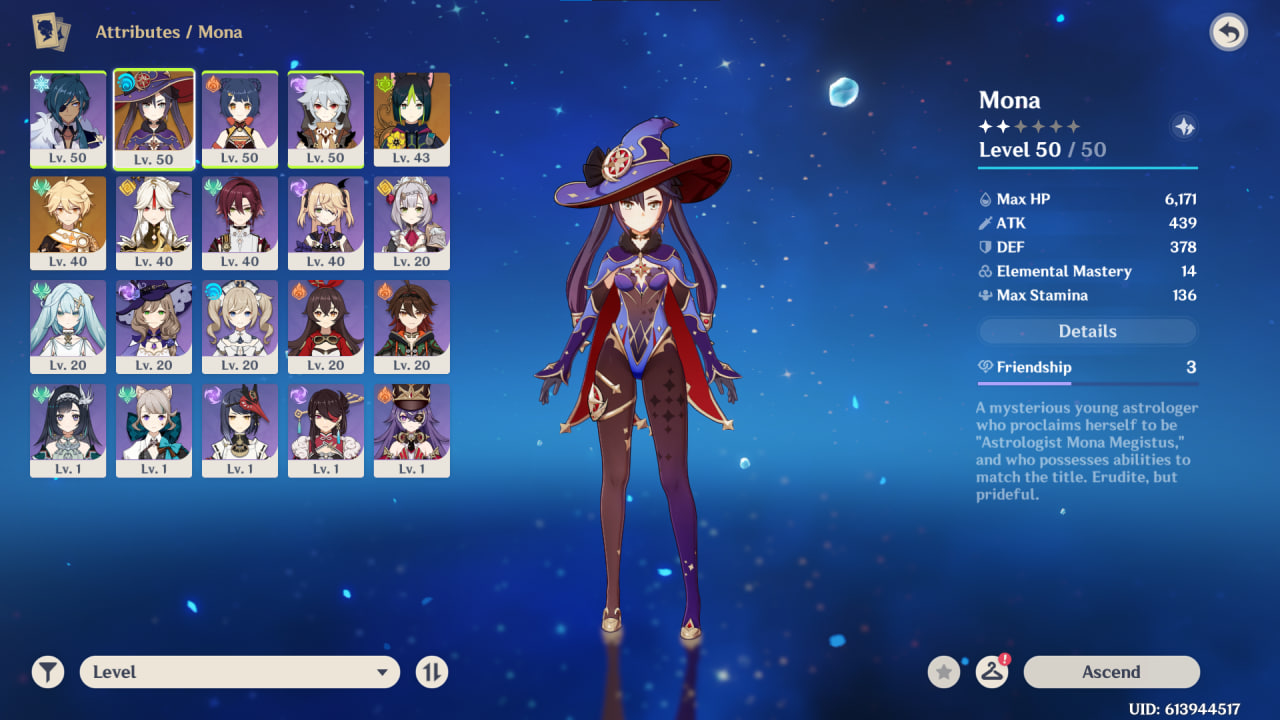Viewport: 1280px width, 720px height.
Task: Click the sparkle icon beside Mona's name
Action: click(1184, 127)
